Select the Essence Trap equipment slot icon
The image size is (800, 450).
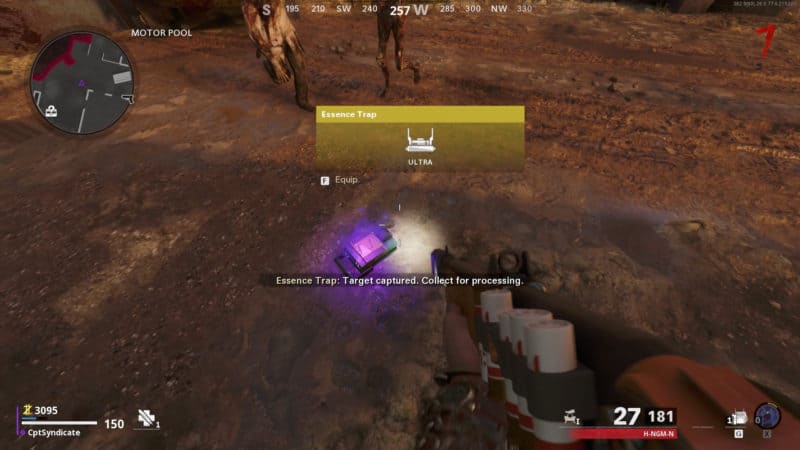[738, 418]
